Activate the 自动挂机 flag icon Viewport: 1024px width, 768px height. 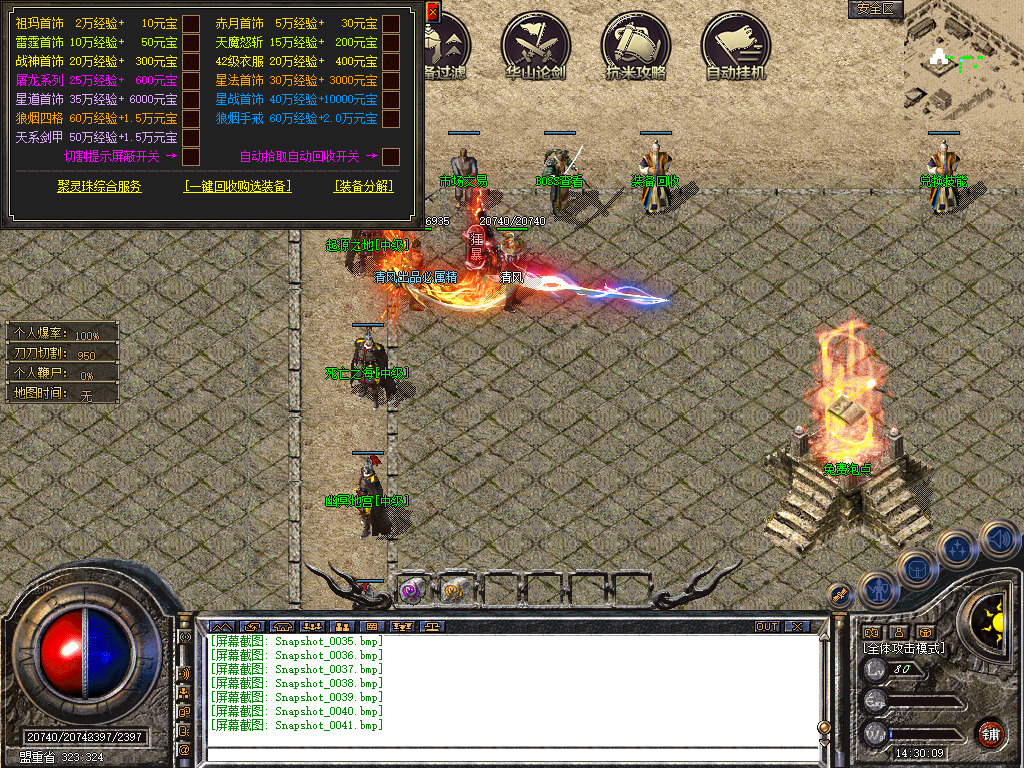coord(735,46)
